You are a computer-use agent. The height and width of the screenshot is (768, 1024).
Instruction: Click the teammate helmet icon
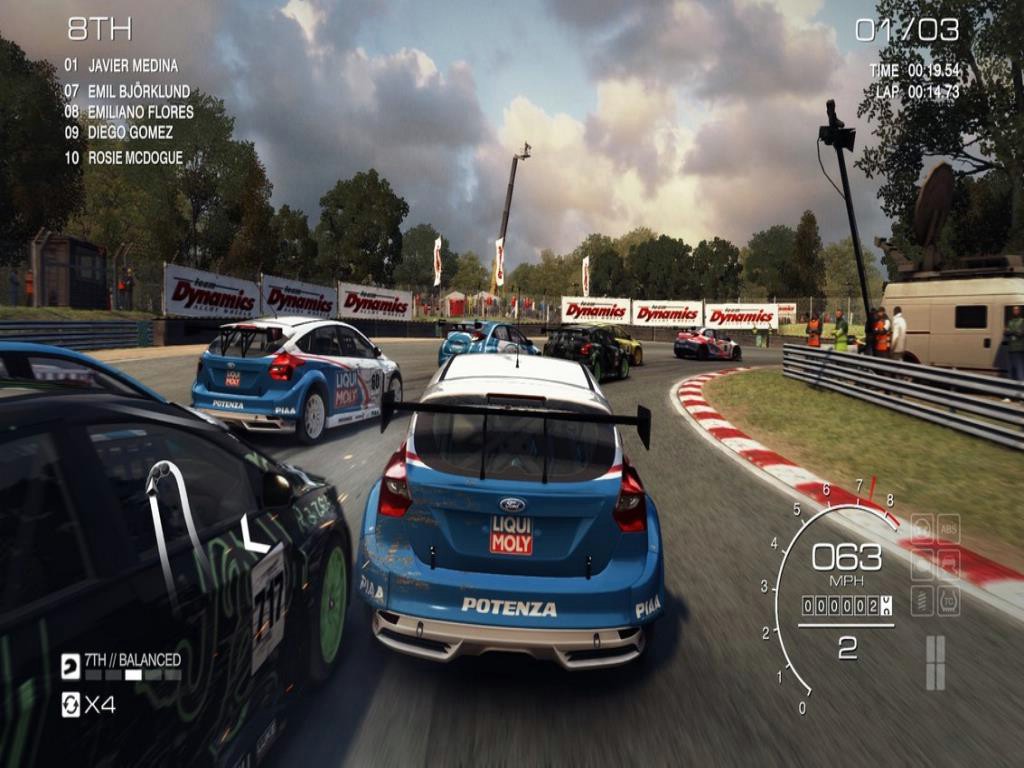pos(70,667)
